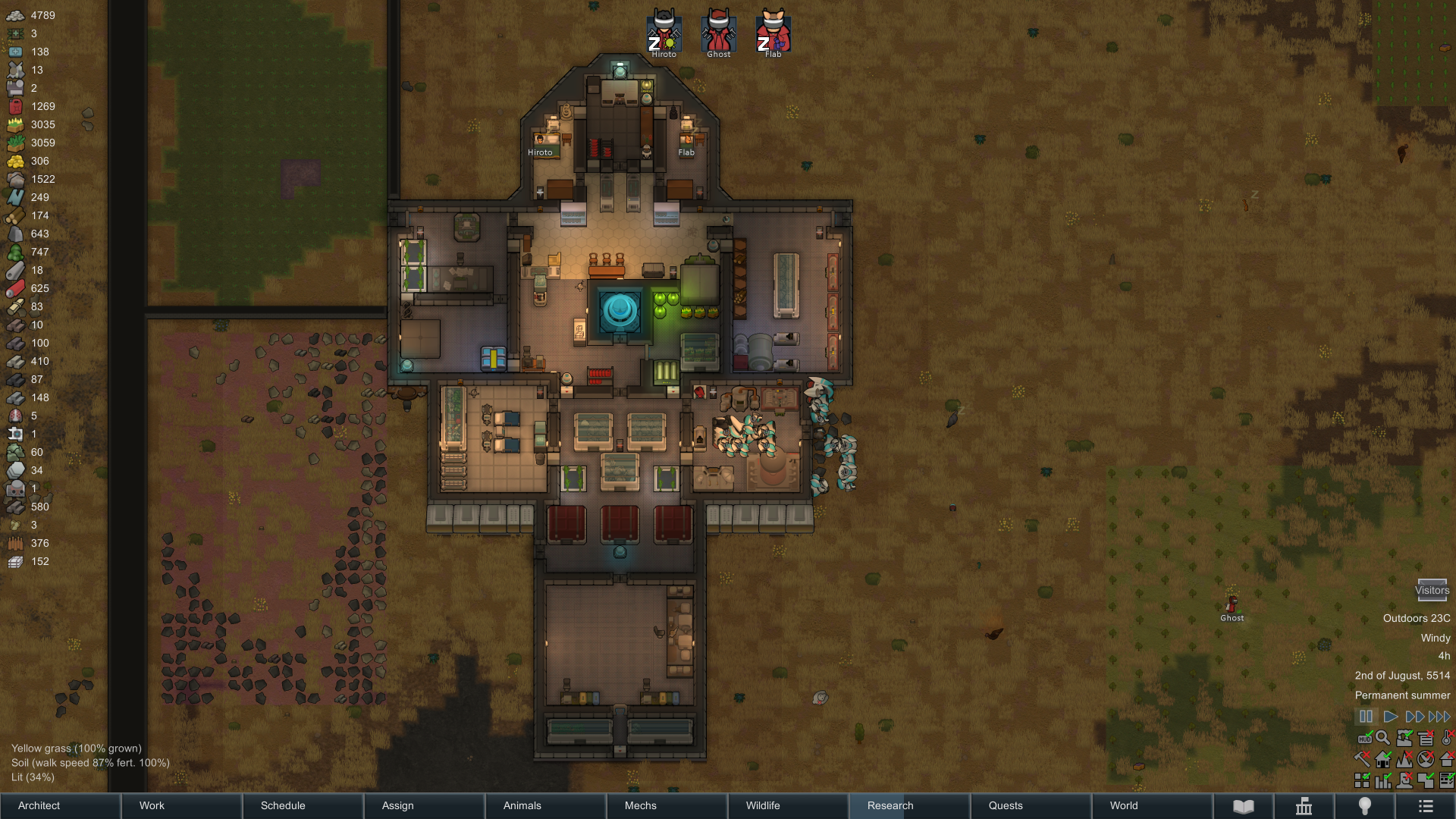Pause the game speed

point(1366,717)
